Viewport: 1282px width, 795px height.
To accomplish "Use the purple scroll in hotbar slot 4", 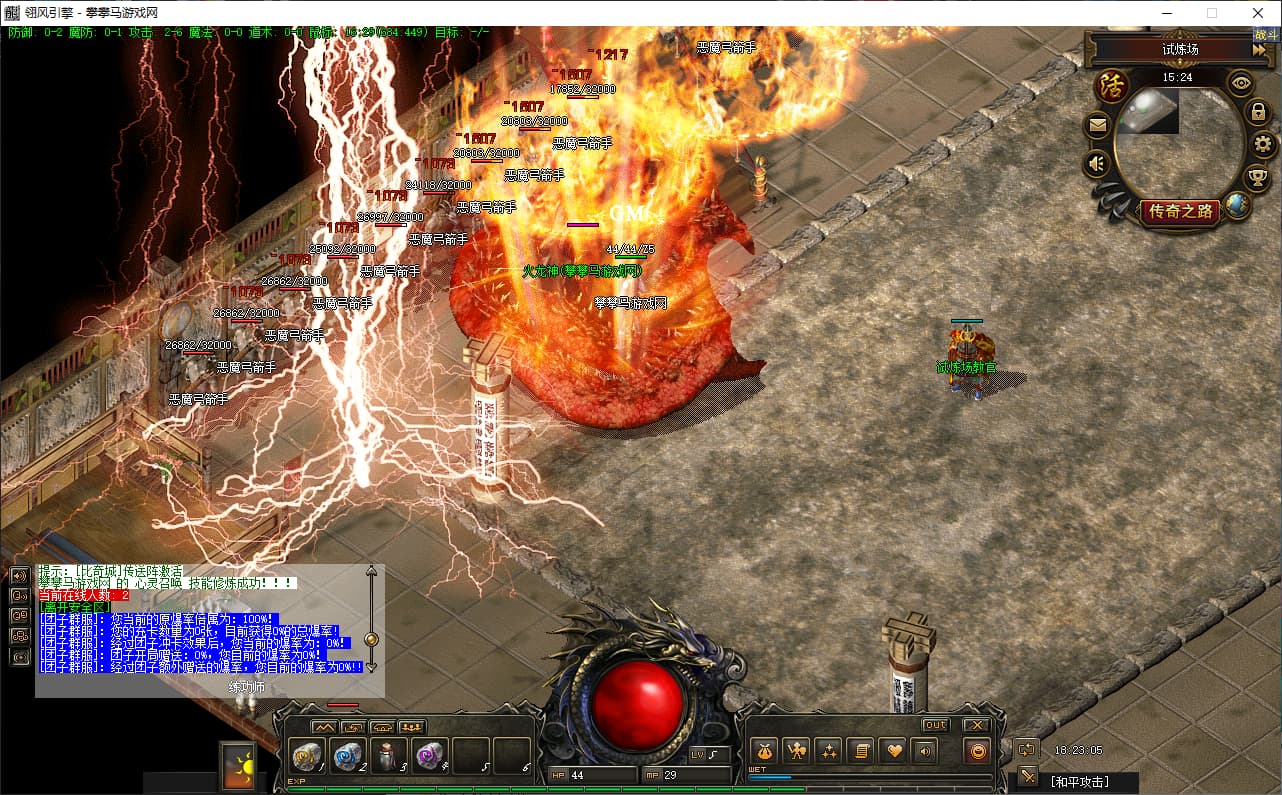I will [x=430, y=755].
